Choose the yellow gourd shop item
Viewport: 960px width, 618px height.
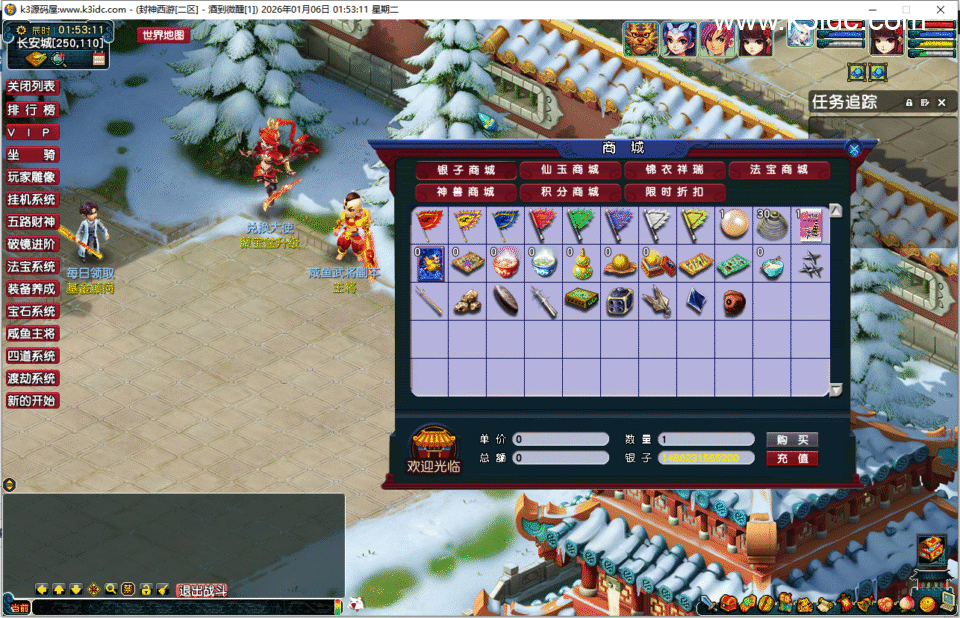tap(580, 263)
